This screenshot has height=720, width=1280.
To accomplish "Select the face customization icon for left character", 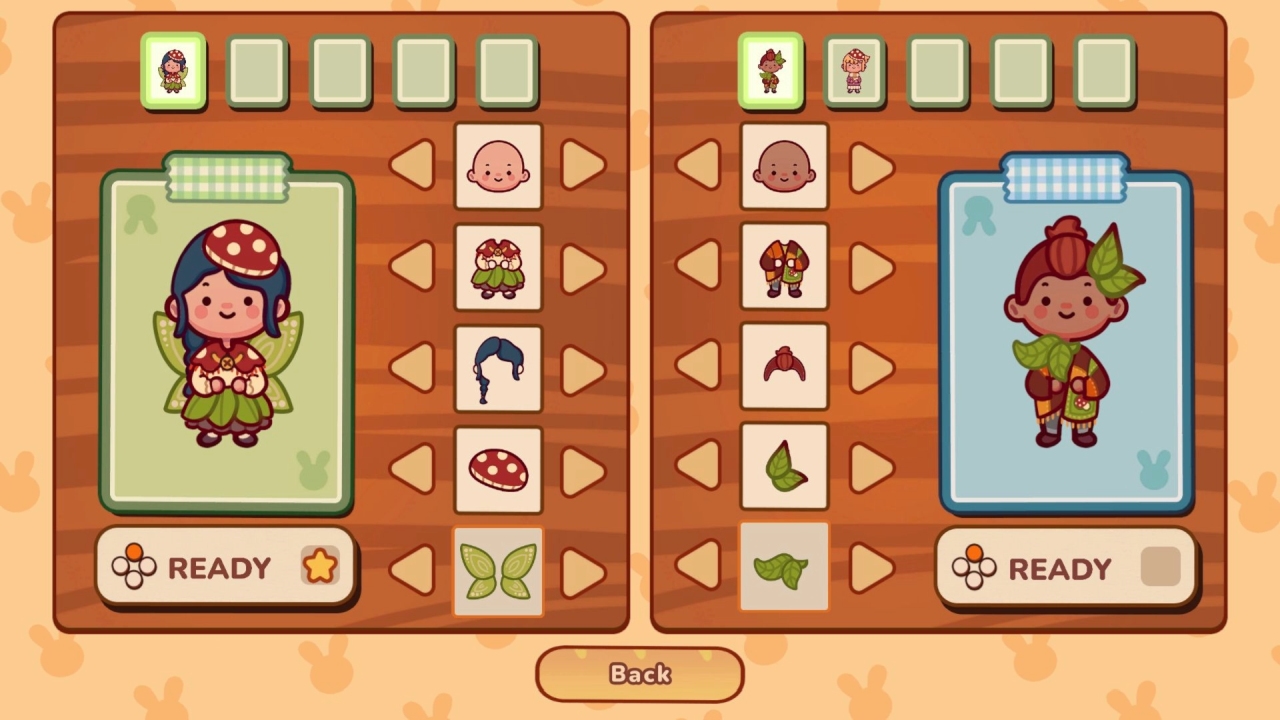I will 498,165.
